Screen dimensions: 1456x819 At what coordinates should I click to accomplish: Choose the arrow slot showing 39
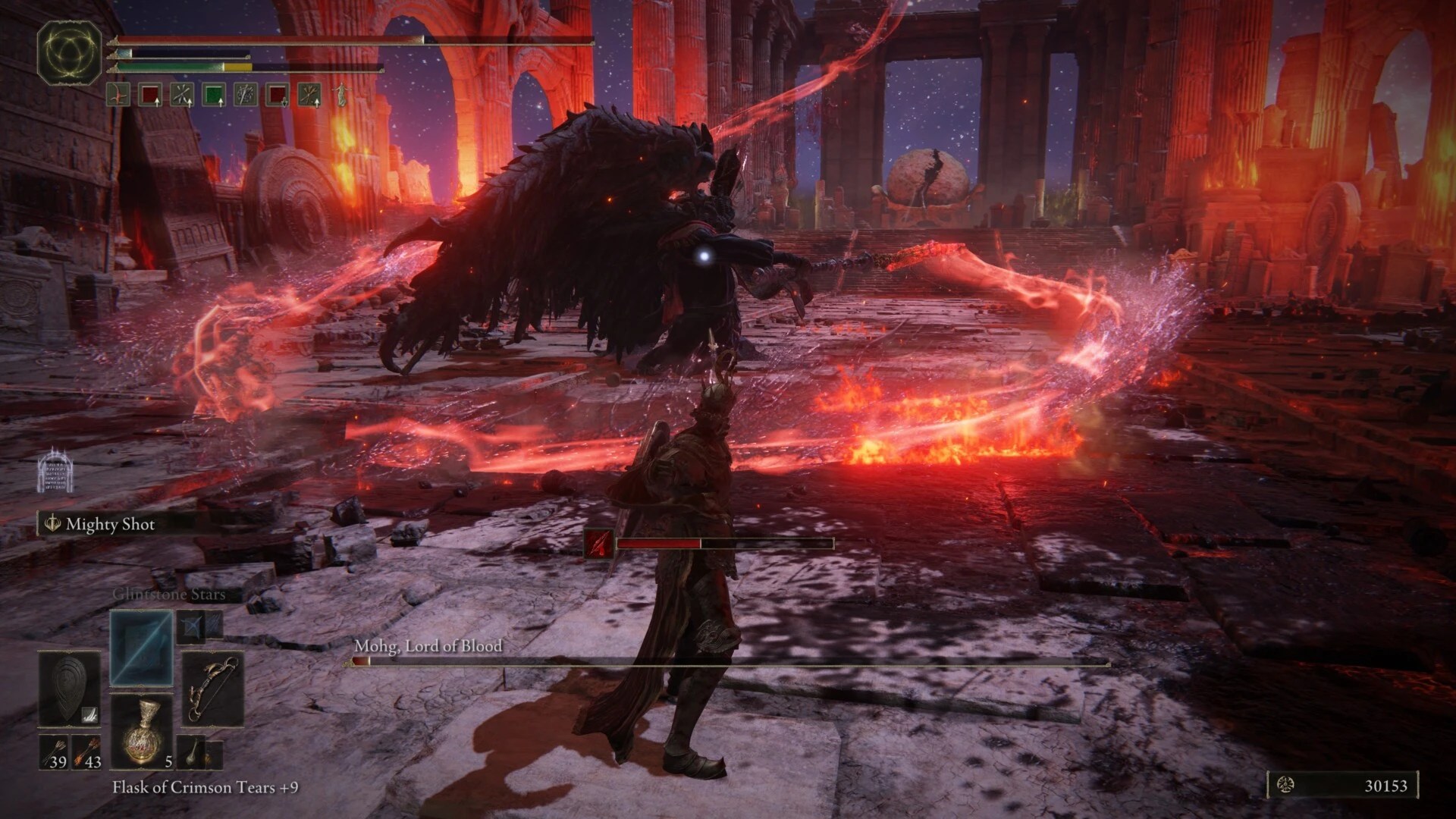pos(54,753)
